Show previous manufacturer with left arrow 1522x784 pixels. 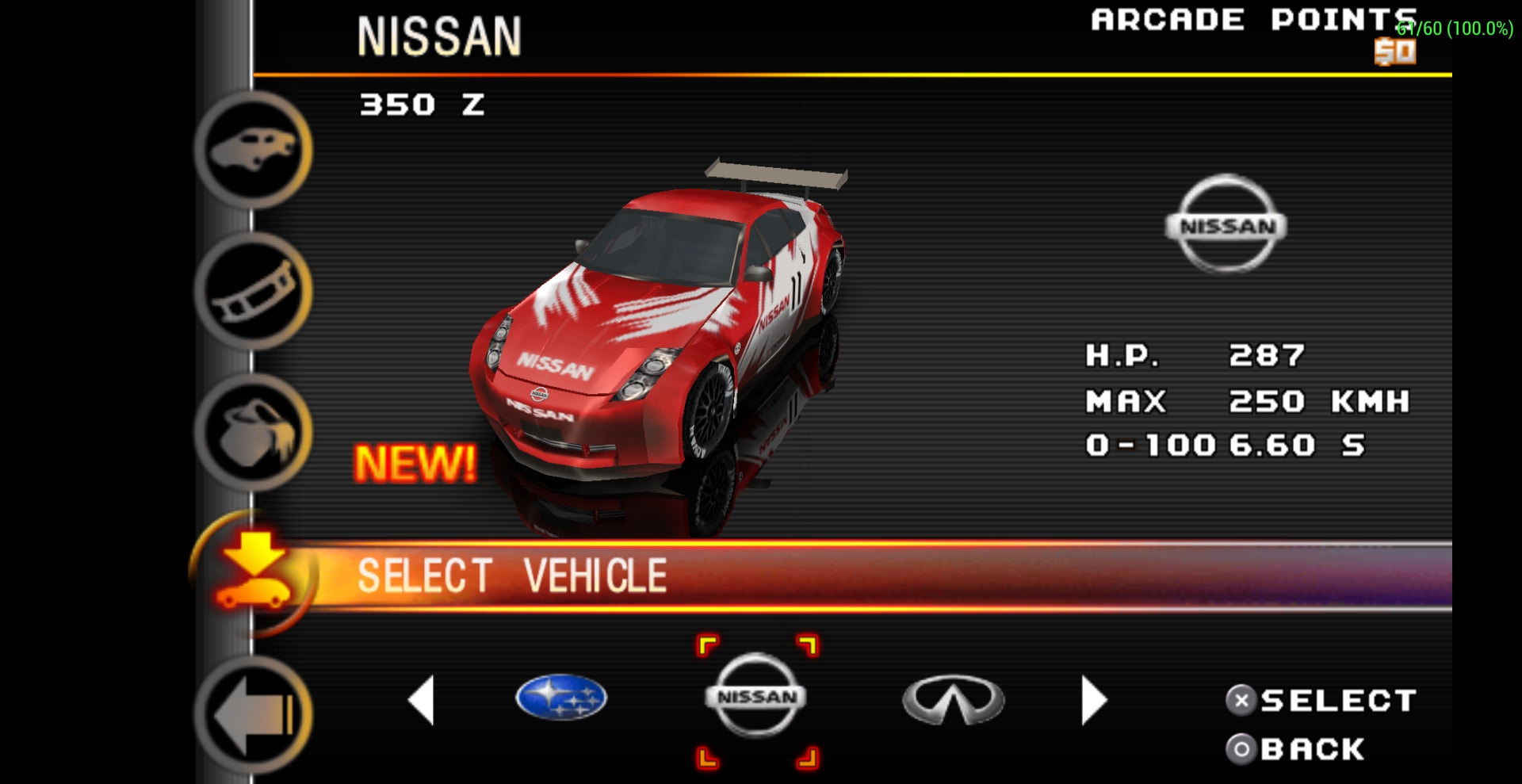(x=422, y=700)
